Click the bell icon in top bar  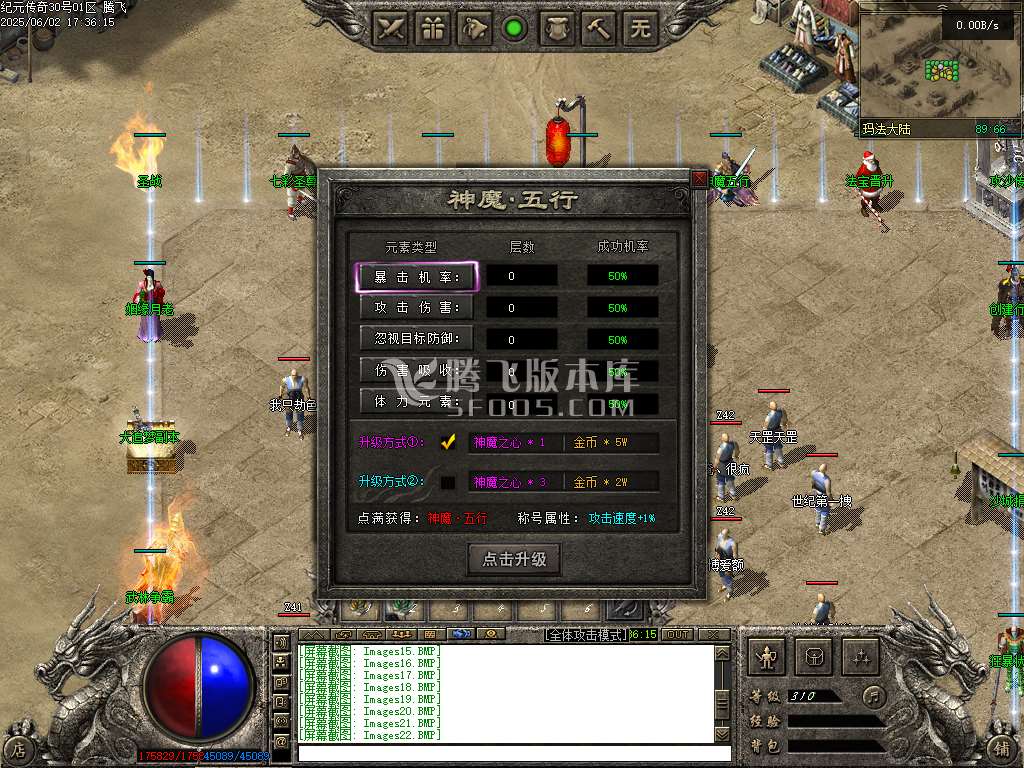point(475,28)
